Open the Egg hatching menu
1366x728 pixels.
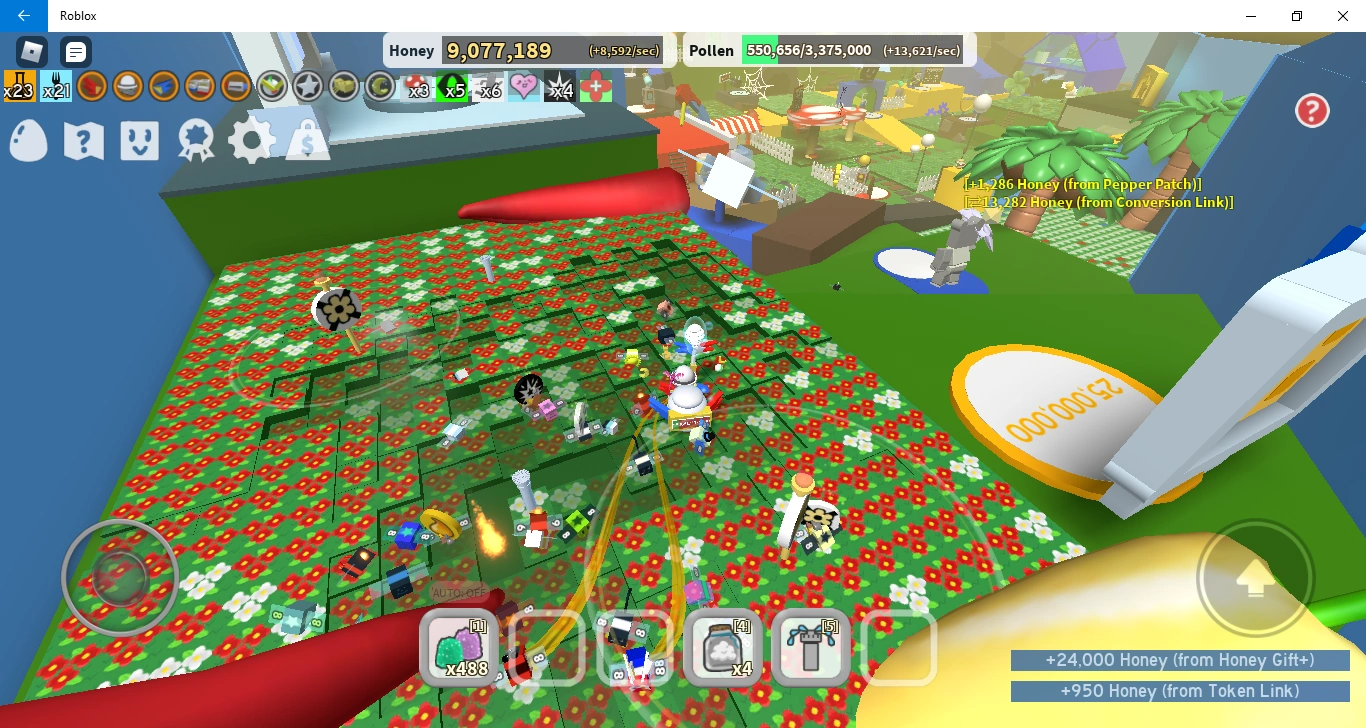(28, 140)
